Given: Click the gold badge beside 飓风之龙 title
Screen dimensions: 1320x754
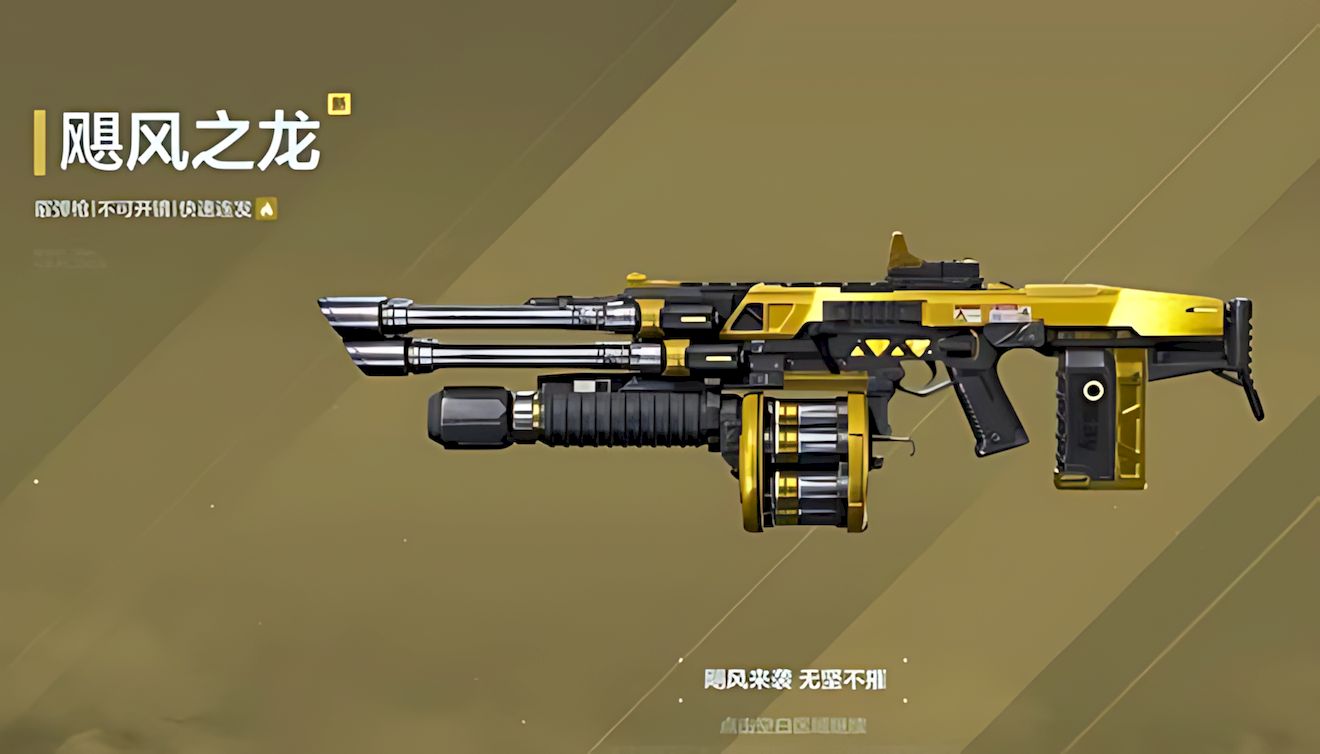Looking at the screenshot, I should [x=338, y=104].
